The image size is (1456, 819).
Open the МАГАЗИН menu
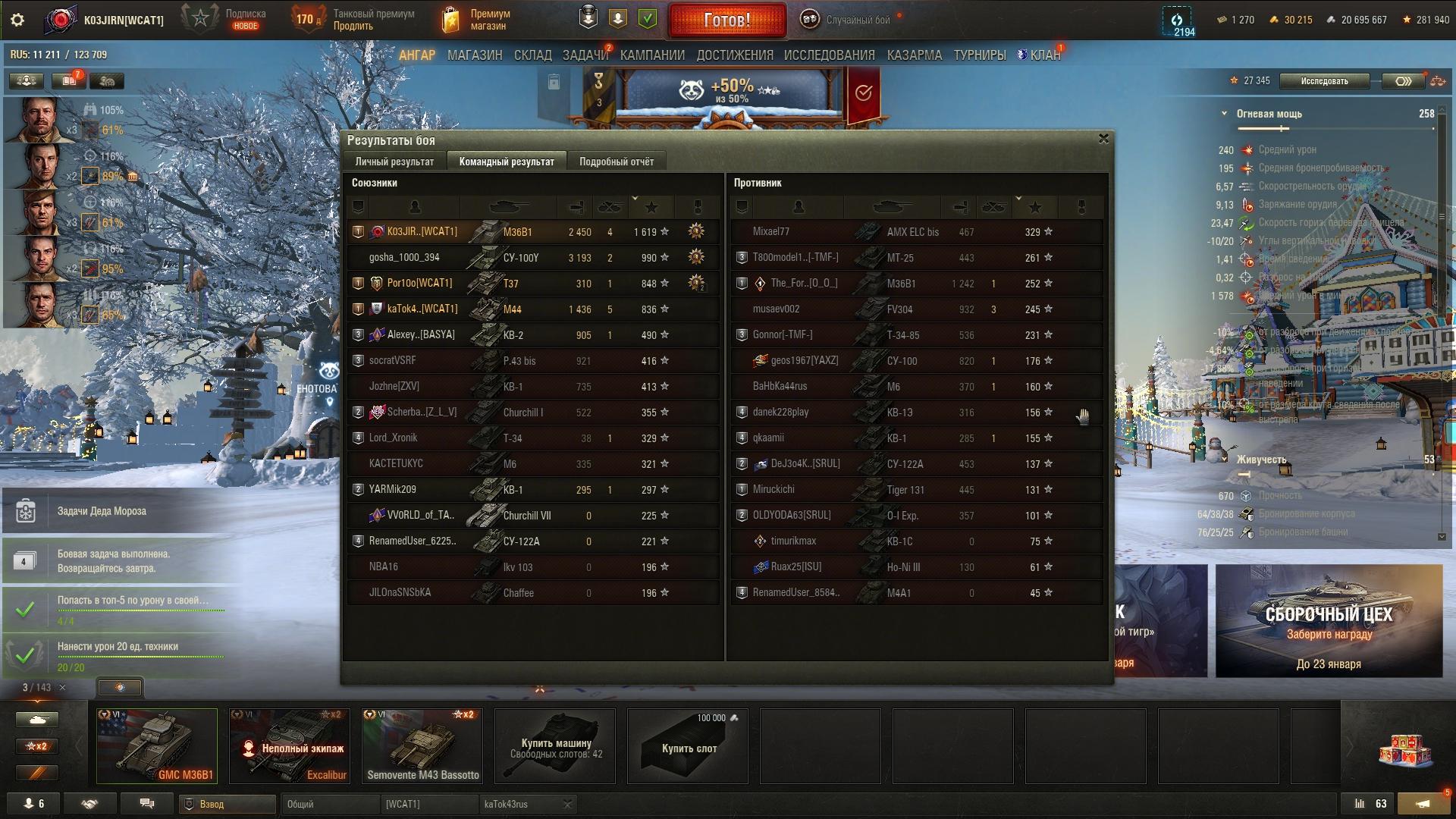[475, 55]
